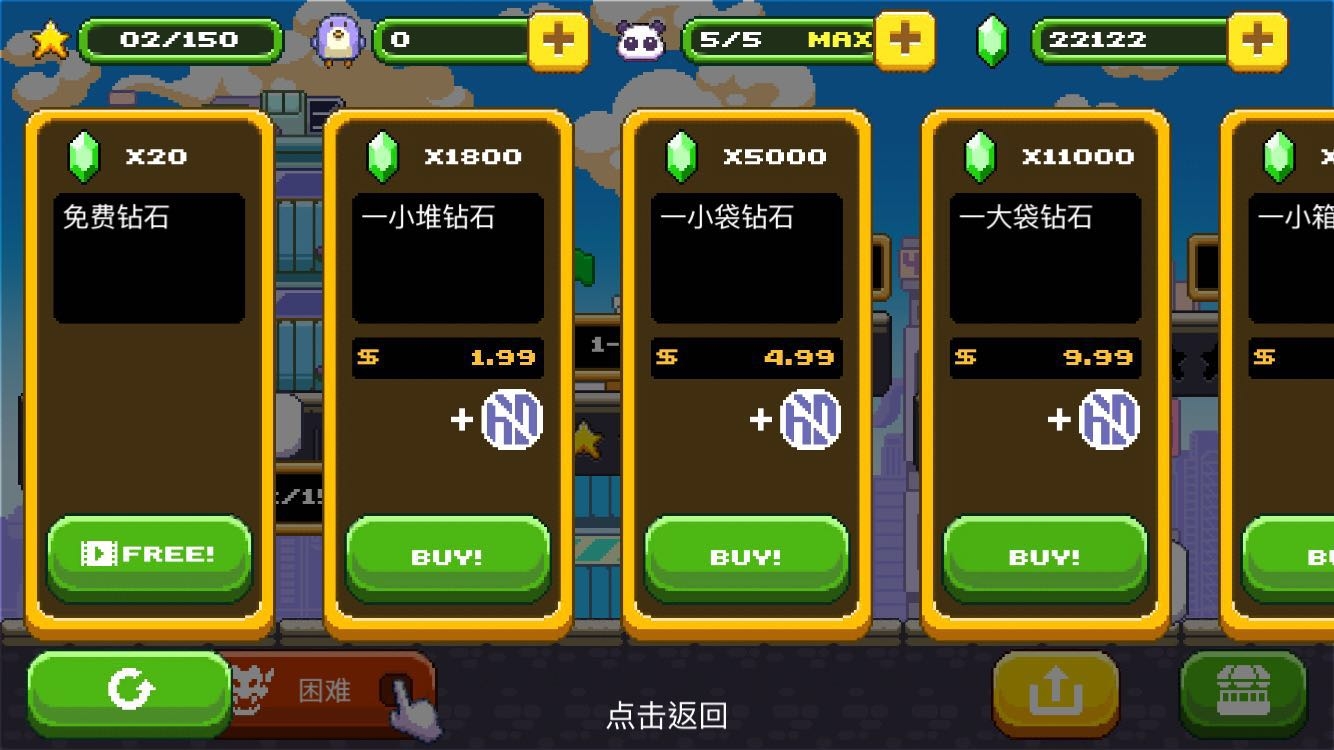Click the green refresh arrow button
Screen dimensions: 1334x750
(130, 690)
